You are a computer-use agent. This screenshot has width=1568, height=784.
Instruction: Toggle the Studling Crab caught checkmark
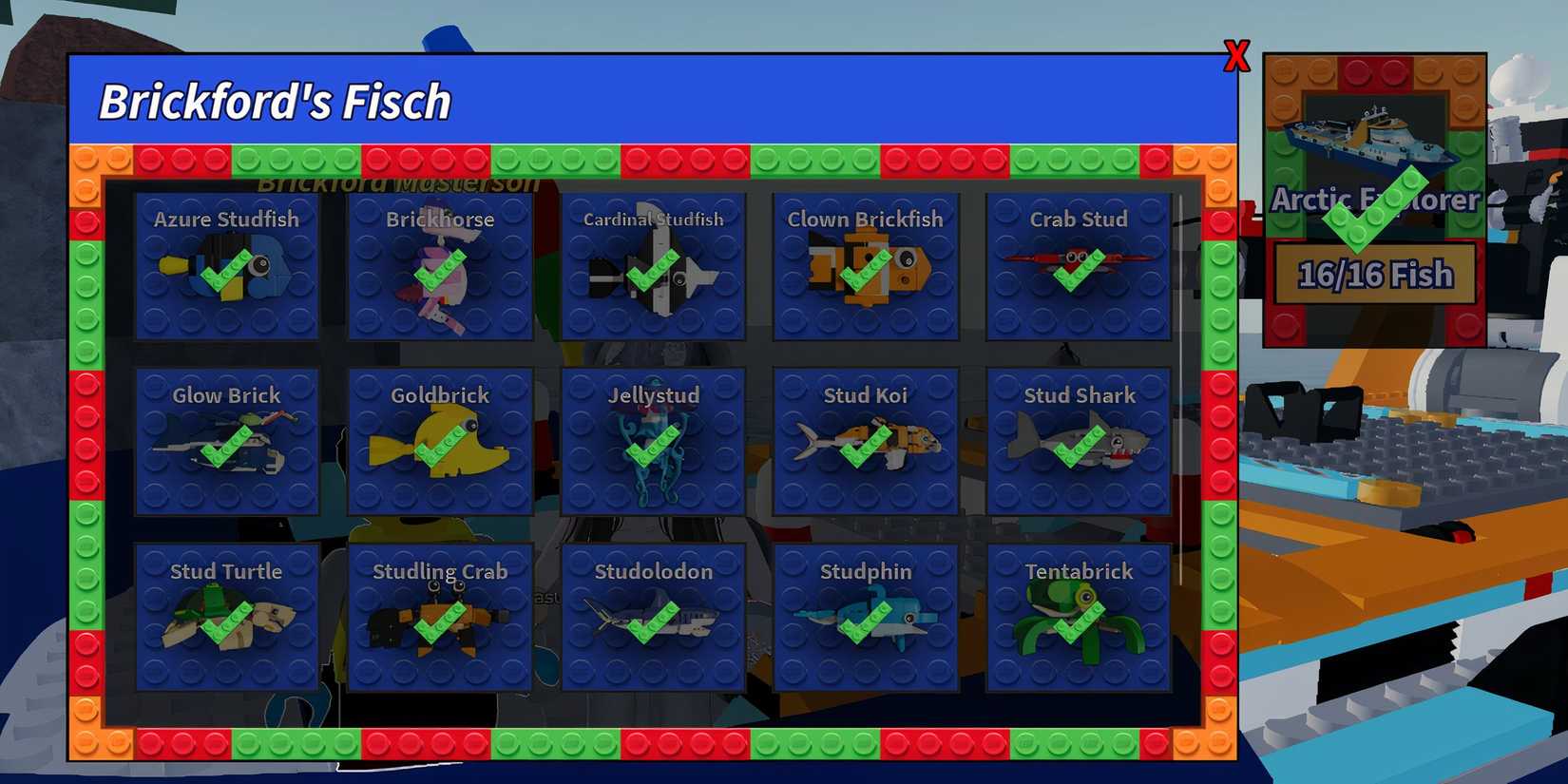(440, 622)
